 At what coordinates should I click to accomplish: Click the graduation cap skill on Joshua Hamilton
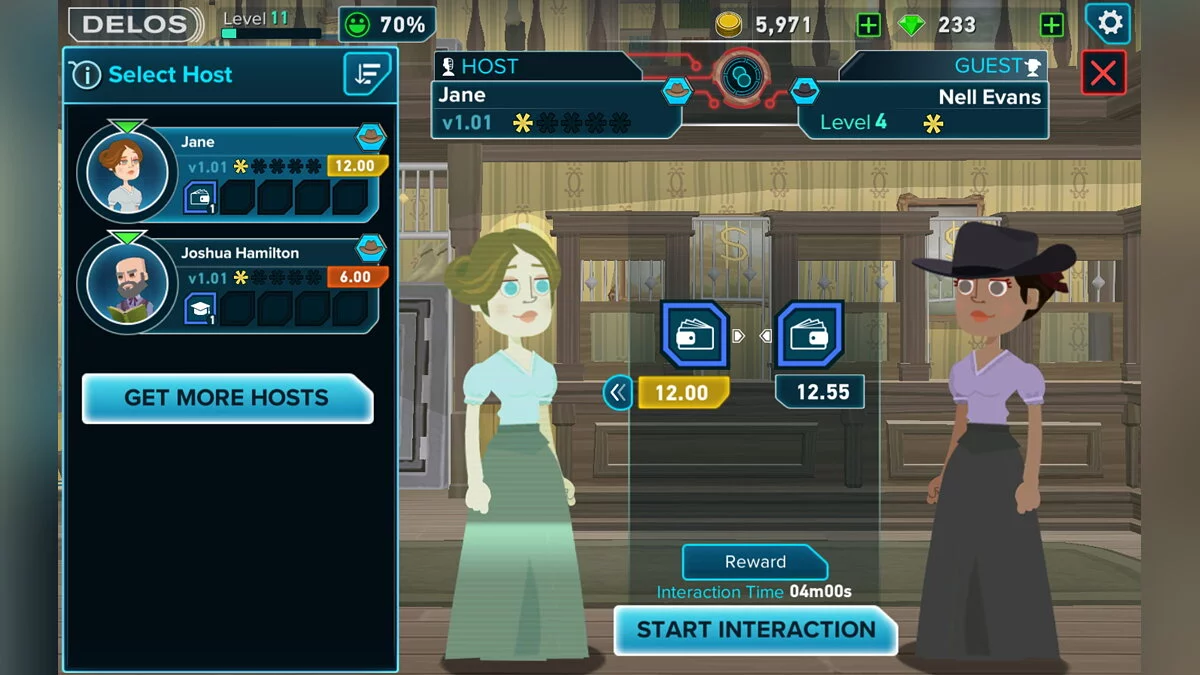click(x=200, y=307)
